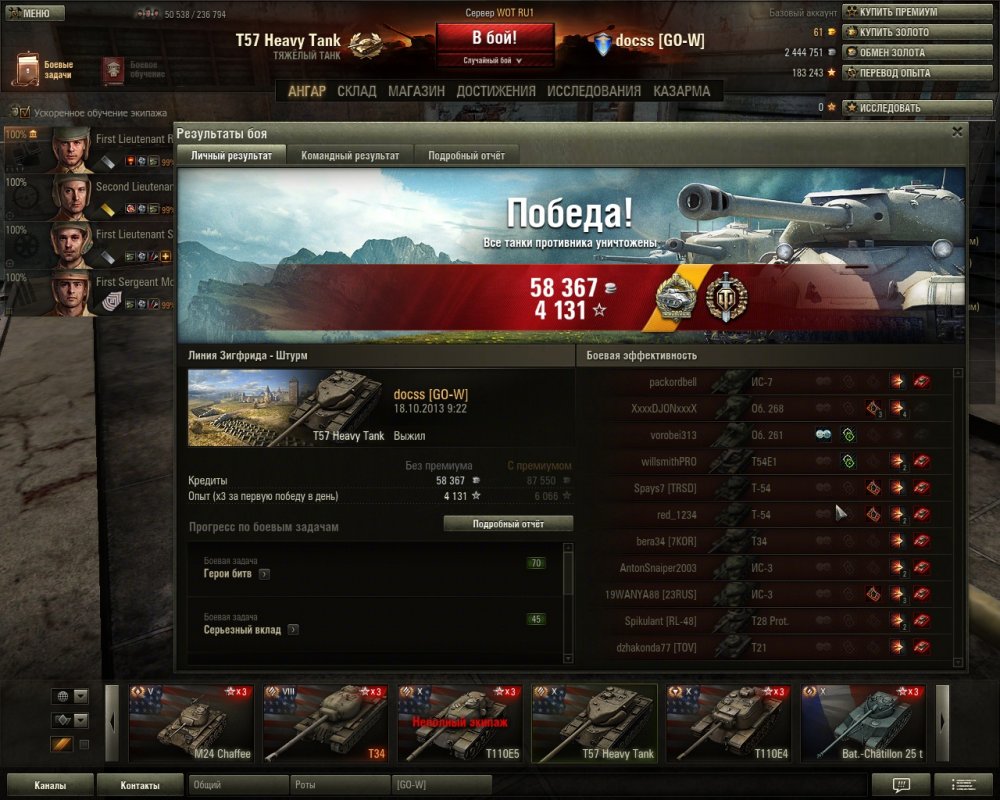Open the МЕНЮ button
Screen dimensions: 1000x800
click(35, 13)
